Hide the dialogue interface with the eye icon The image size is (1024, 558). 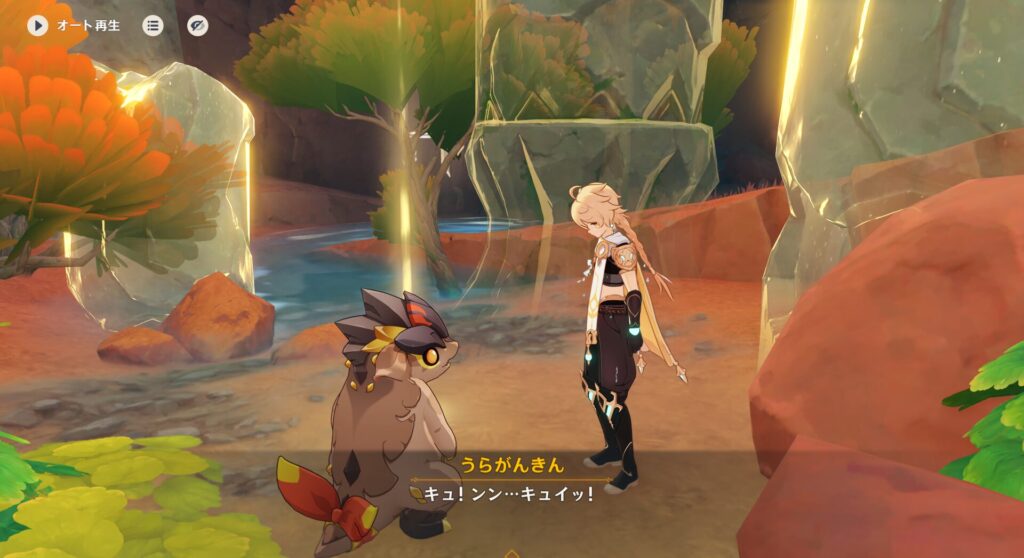(198, 25)
